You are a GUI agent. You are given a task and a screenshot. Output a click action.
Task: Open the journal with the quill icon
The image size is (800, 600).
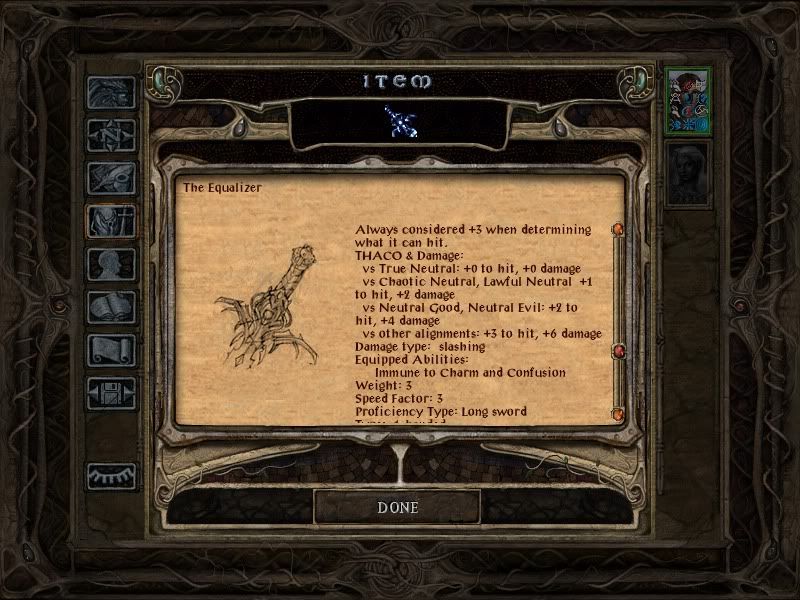tap(110, 178)
